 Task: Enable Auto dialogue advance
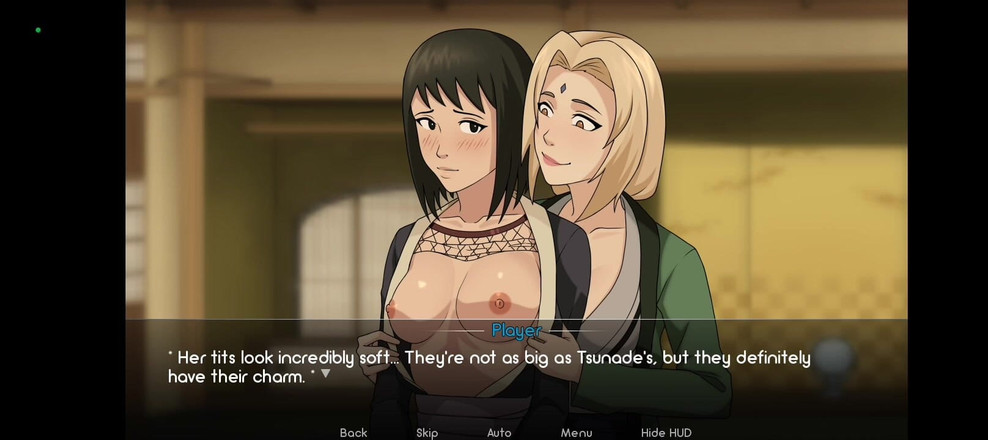coord(499,432)
